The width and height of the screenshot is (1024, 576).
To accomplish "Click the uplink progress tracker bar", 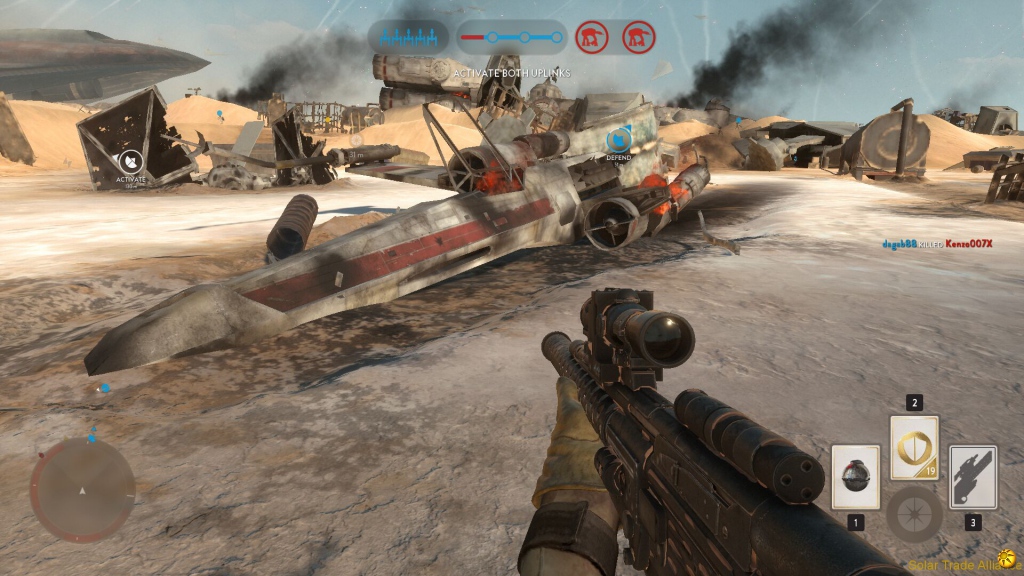I will point(511,38).
